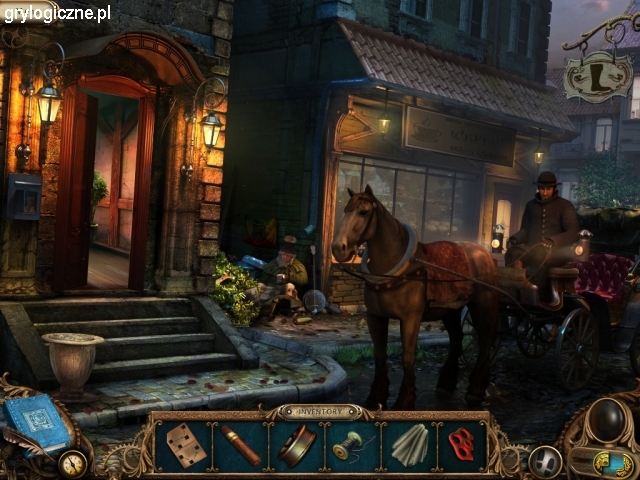Click the brass compass icon
Image resolution: width=640 pixels, height=480 pixels.
pyautogui.click(x=72, y=464)
